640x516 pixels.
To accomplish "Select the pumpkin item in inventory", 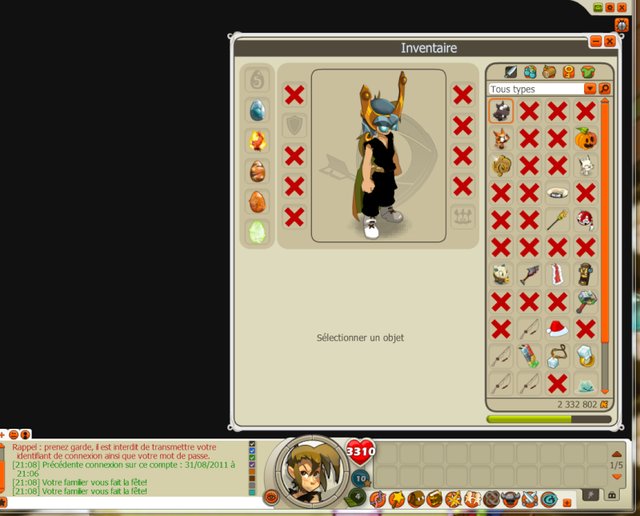I will [x=585, y=138].
